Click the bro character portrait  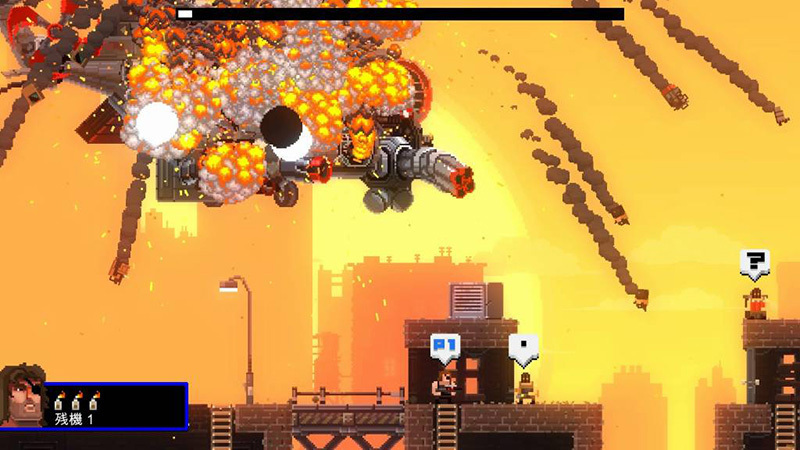tap(23, 395)
